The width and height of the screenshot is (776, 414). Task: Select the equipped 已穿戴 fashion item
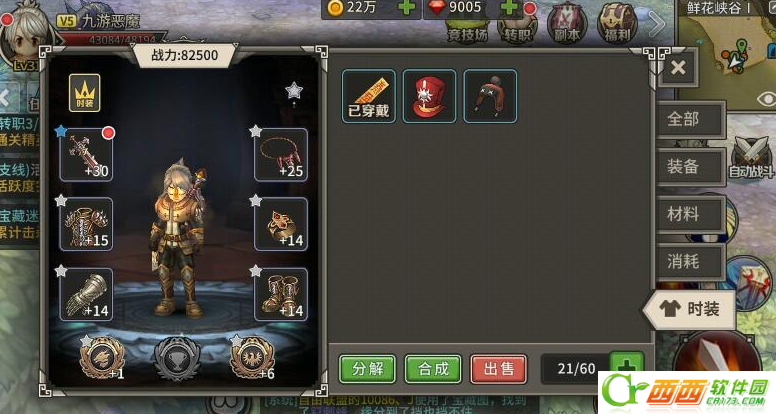click(x=369, y=96)
